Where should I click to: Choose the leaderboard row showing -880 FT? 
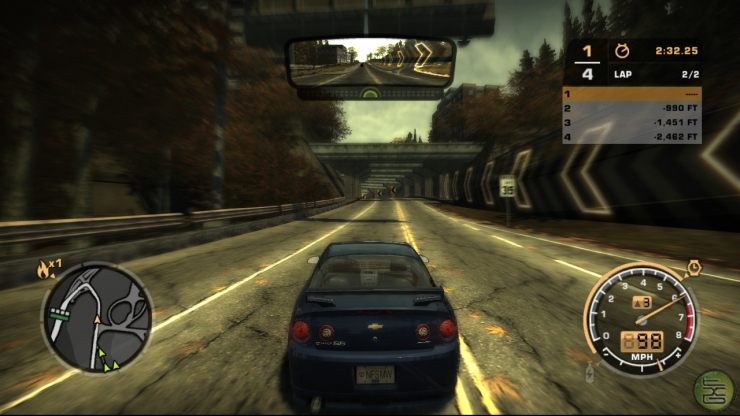click(x=631, y=108)
